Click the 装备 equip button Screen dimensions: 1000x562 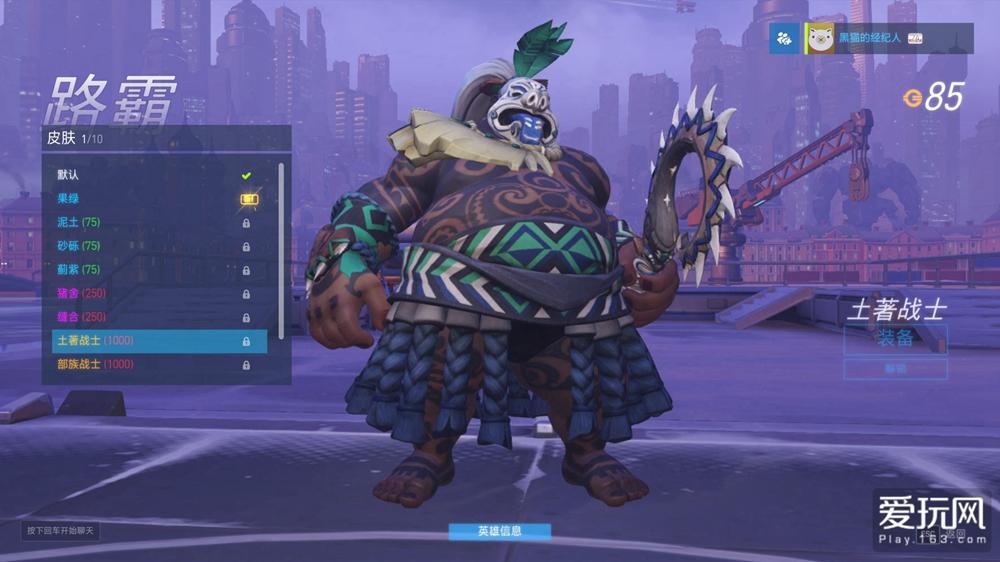point(895,338)
